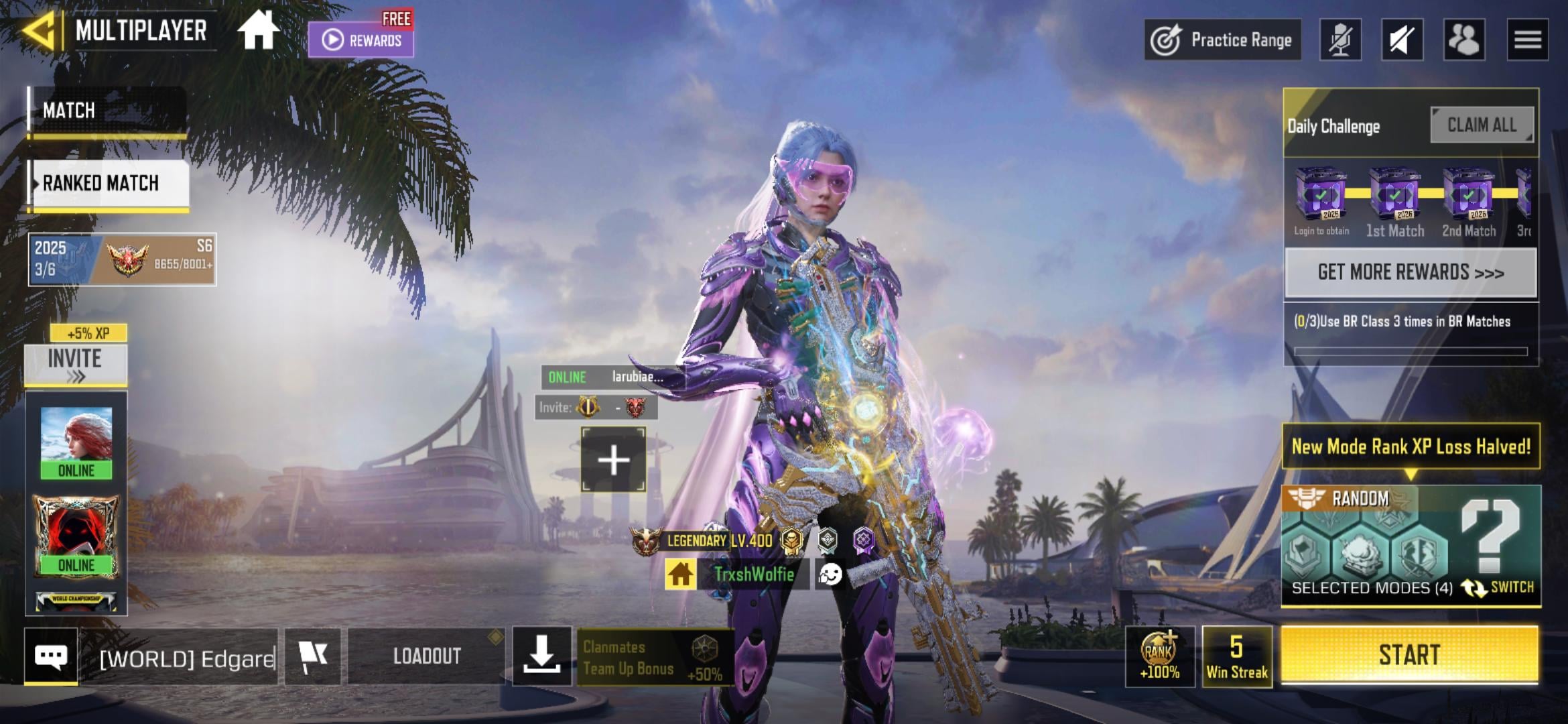Toggle the microphone
The width and height of the screenshot is (1568, 724).
pos(1340,40)
